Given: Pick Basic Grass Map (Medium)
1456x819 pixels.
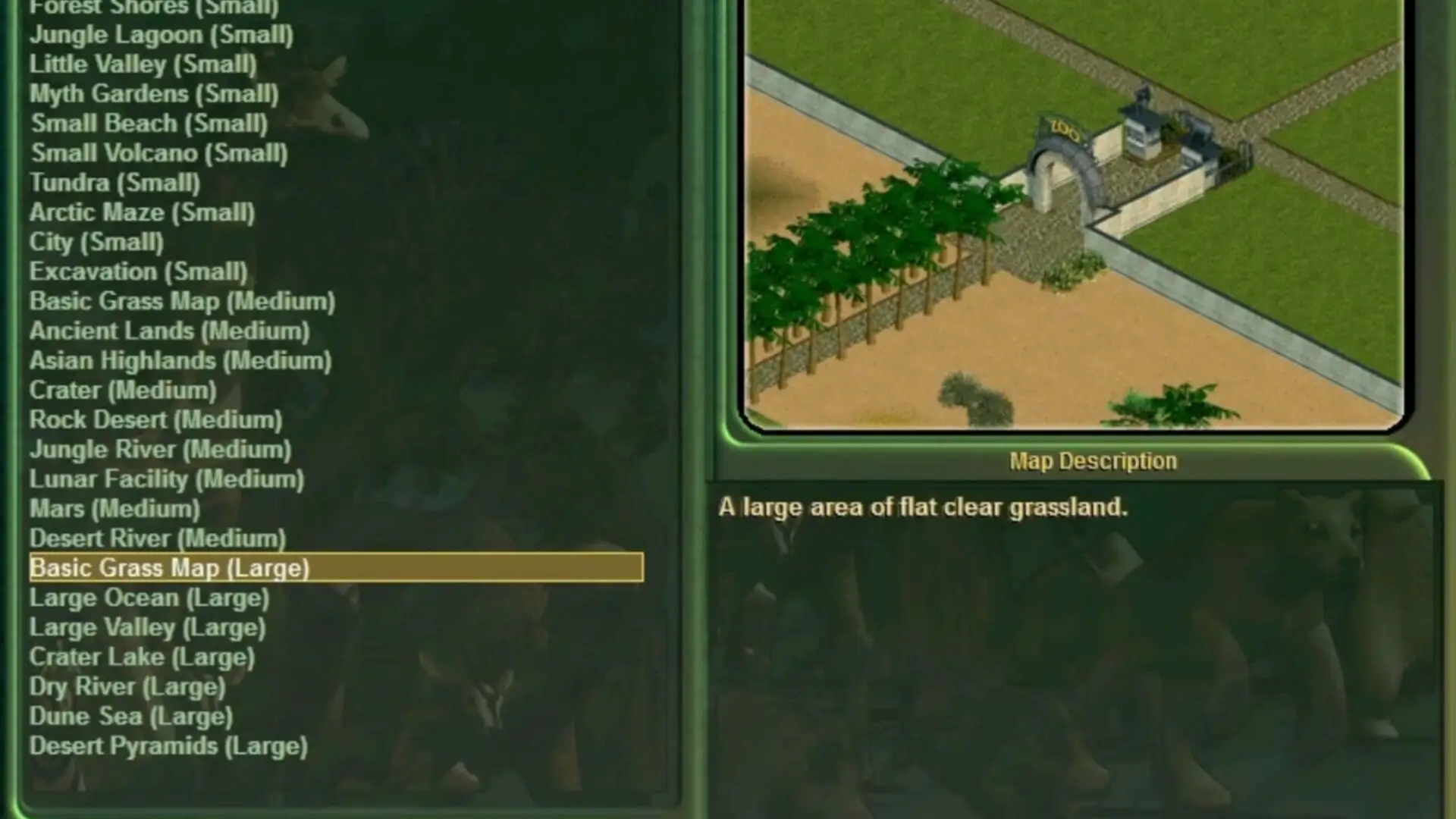Looking at the screenshot, I should click(x=182, y=301).
